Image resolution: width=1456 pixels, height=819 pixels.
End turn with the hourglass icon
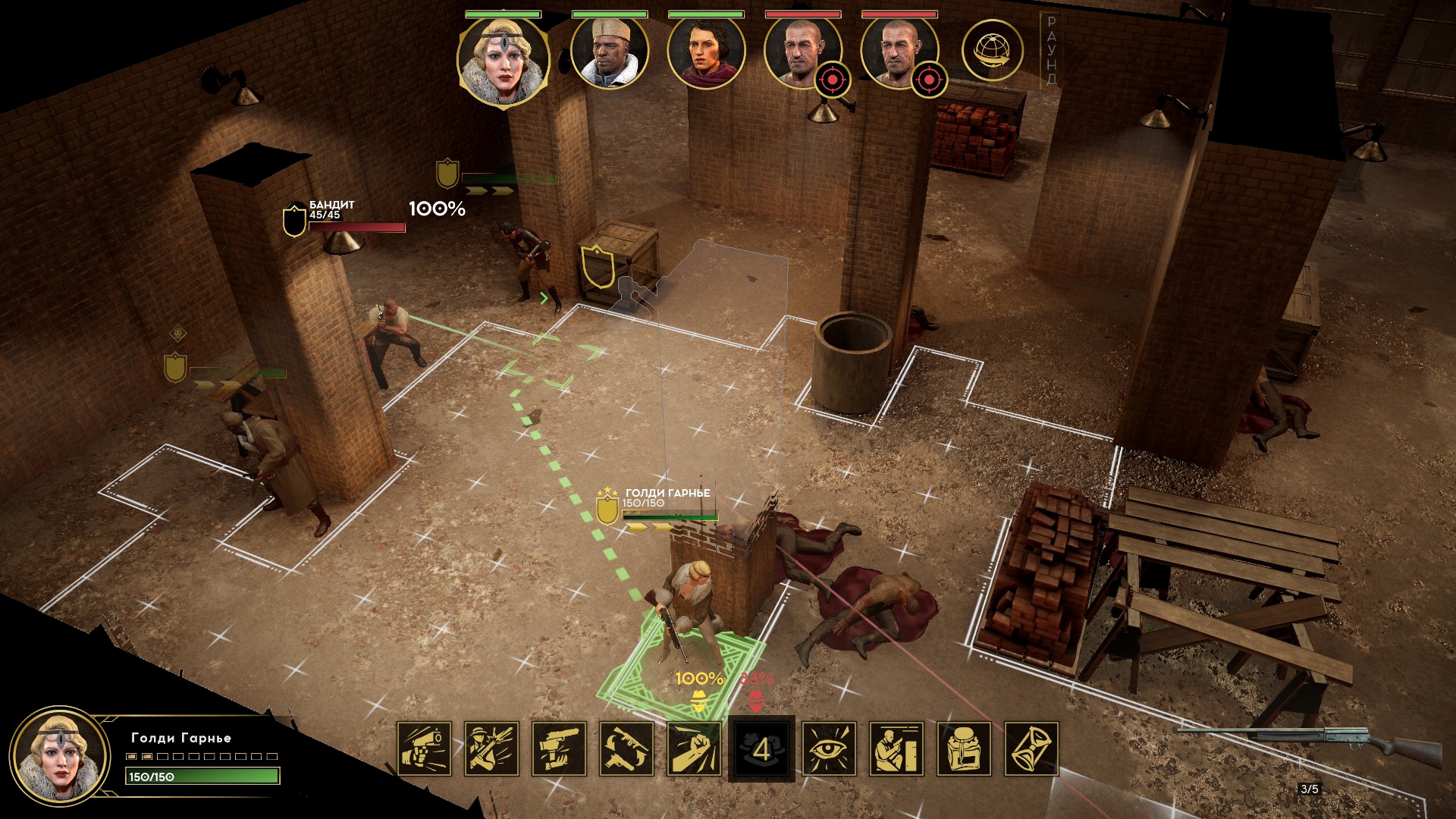coord(1031,749)
